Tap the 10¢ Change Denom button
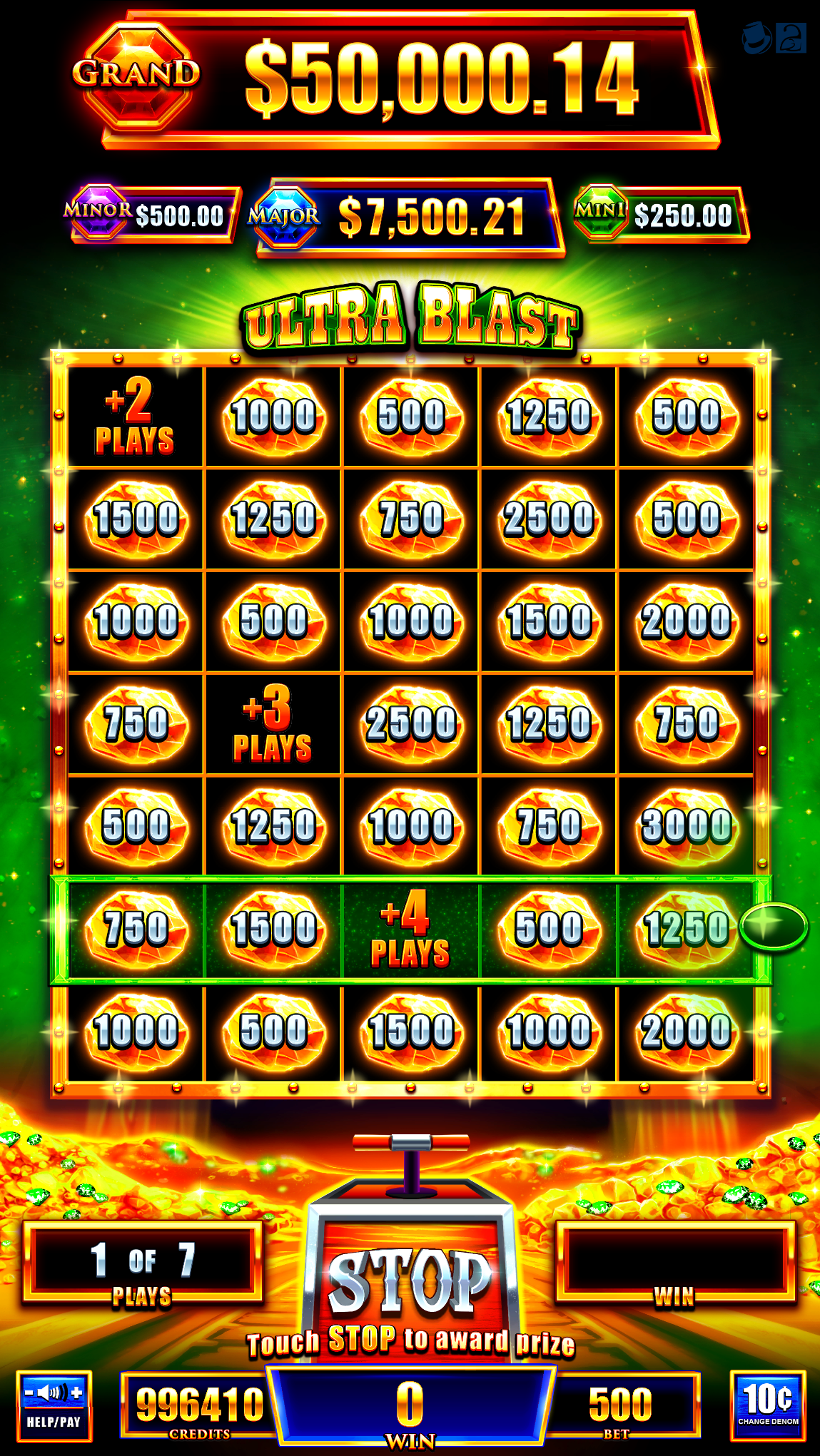 pos(767,1405)
